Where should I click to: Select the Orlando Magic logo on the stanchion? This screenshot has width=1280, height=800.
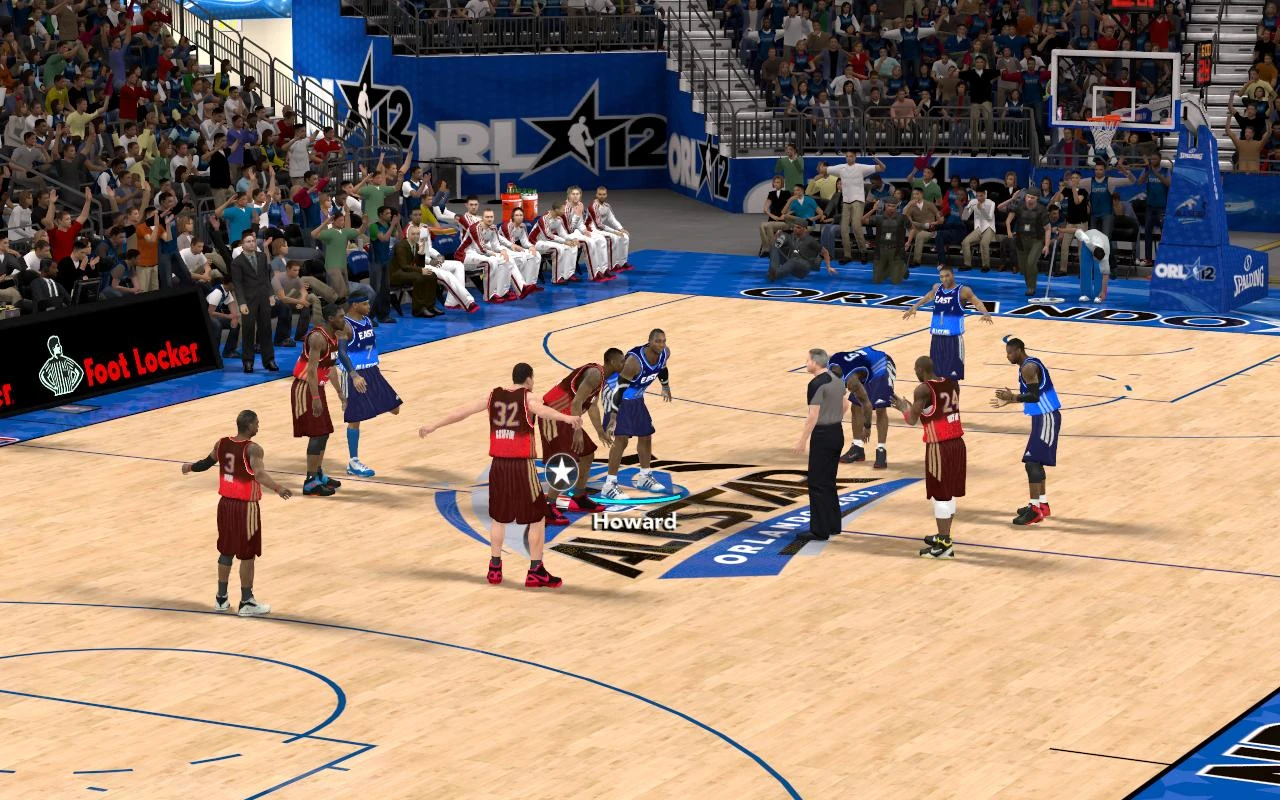coord(1190,207)
